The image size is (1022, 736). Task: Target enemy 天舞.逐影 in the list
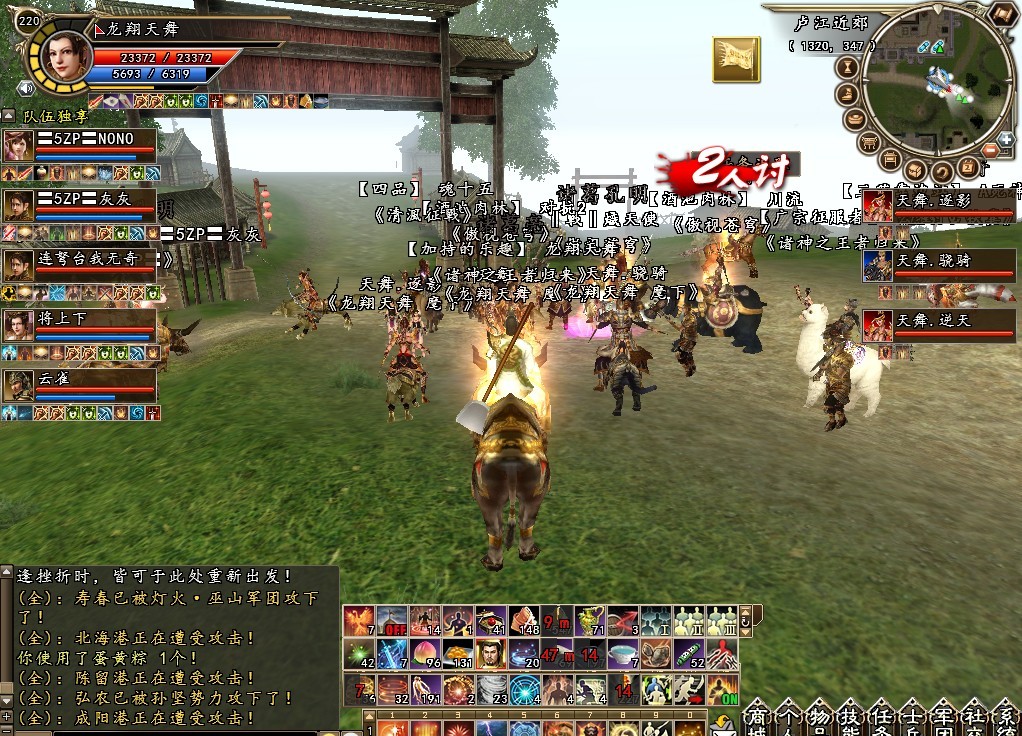[939, 206]
